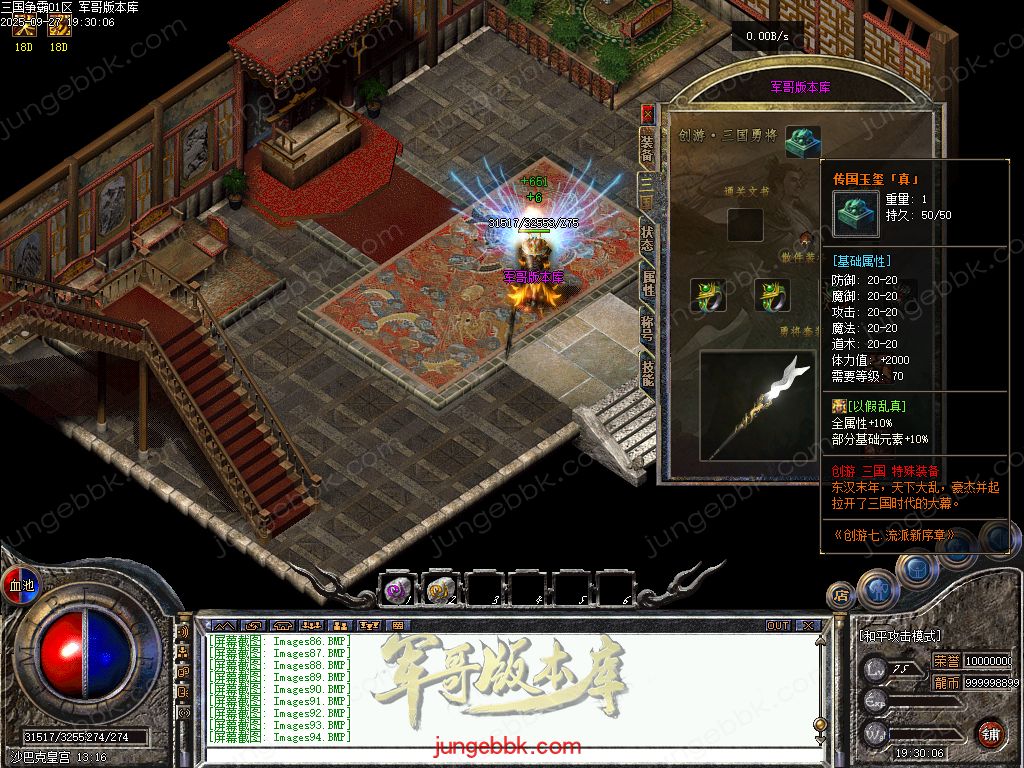Select the 称号 title tab
The image size is (1024, 768).
point(647,330)
